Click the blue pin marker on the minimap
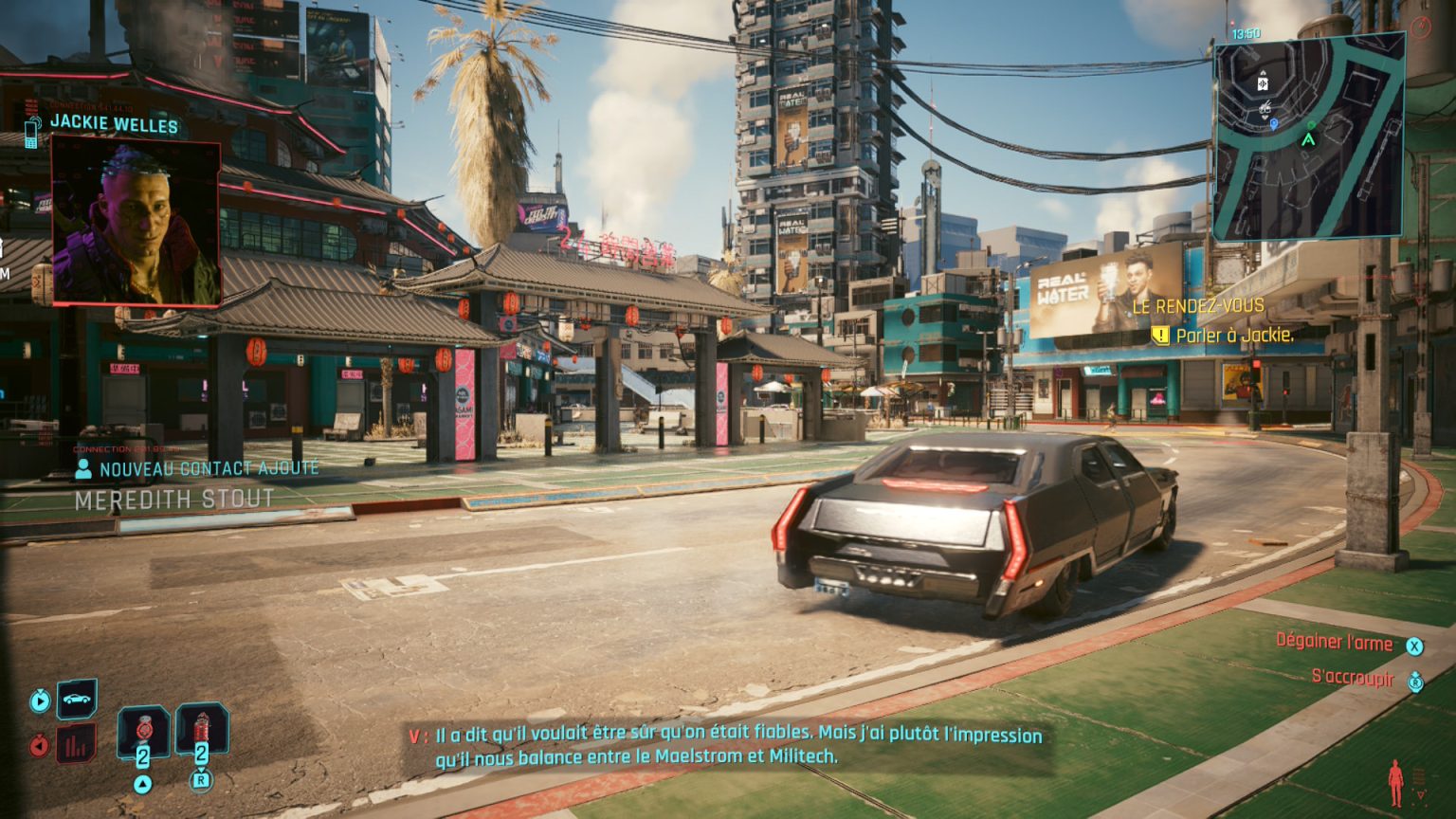The image size is (1456, 819). pyautogui.click(x=1274, y=124)
